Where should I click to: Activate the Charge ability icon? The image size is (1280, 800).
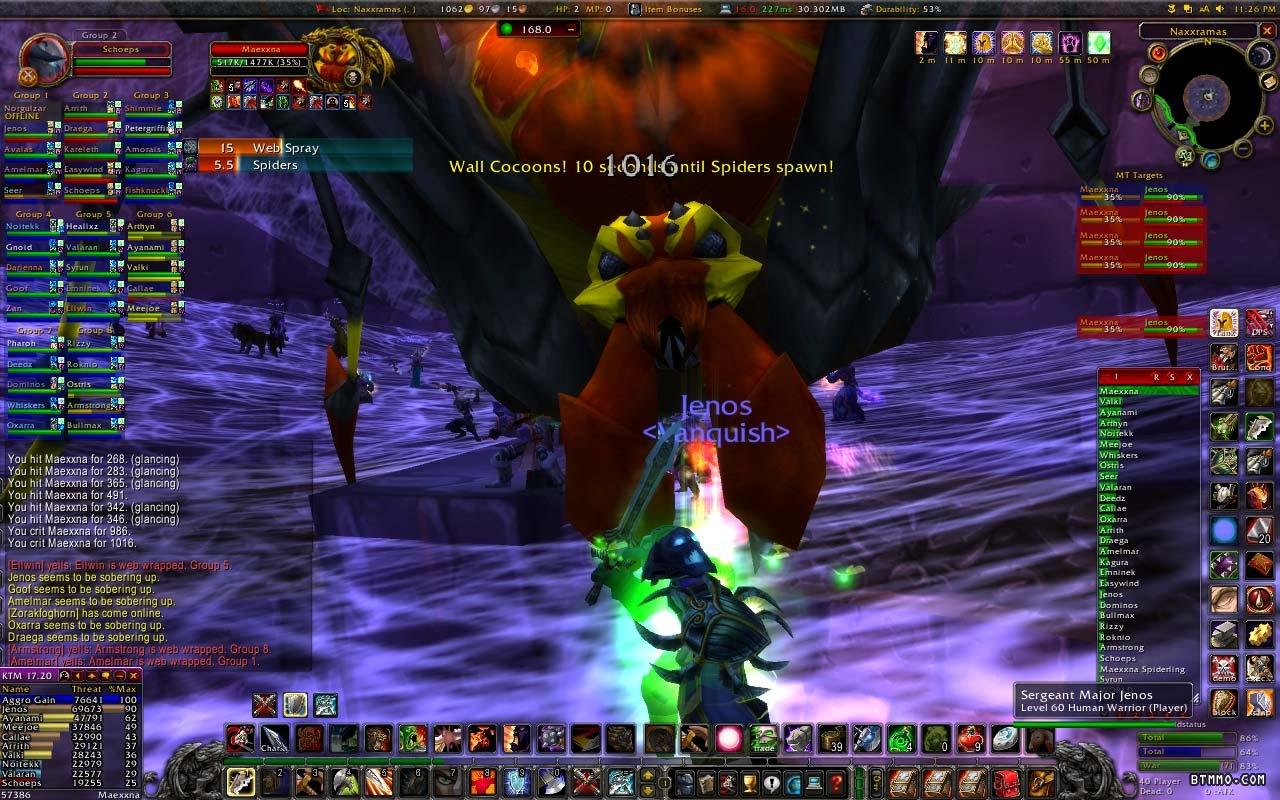point(274,740)
